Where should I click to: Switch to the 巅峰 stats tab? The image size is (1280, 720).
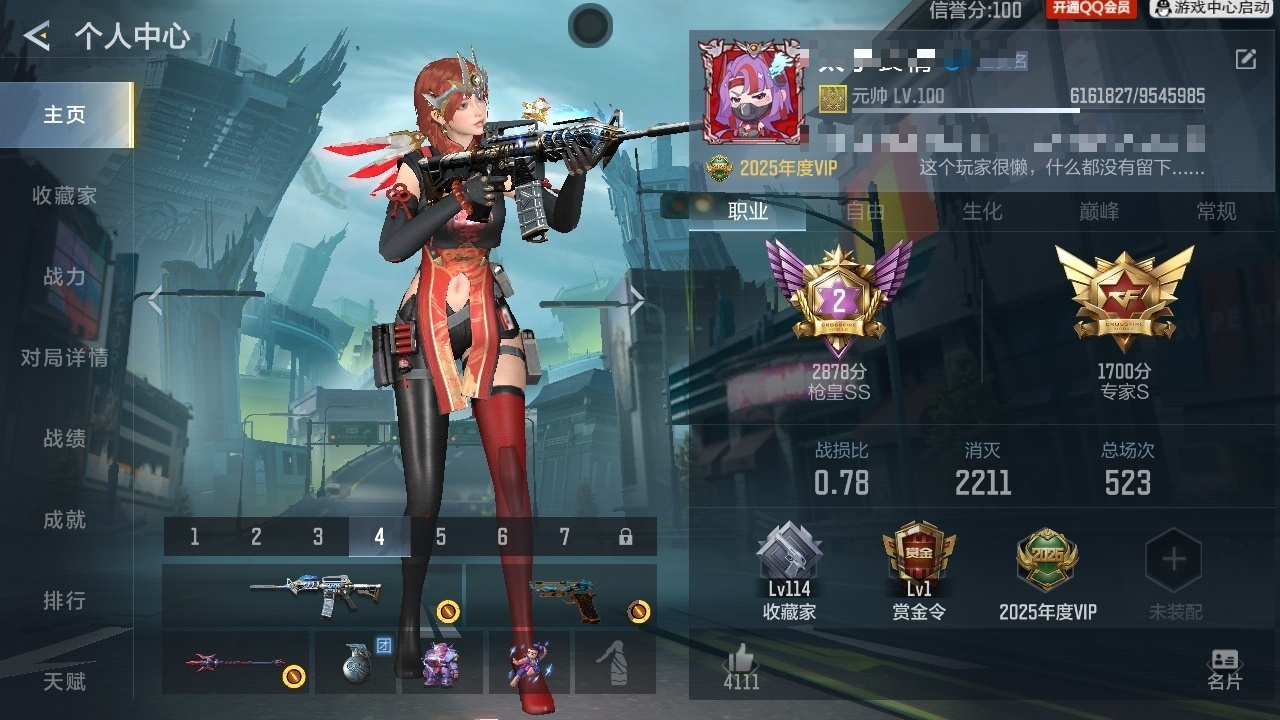point(1099,211)
